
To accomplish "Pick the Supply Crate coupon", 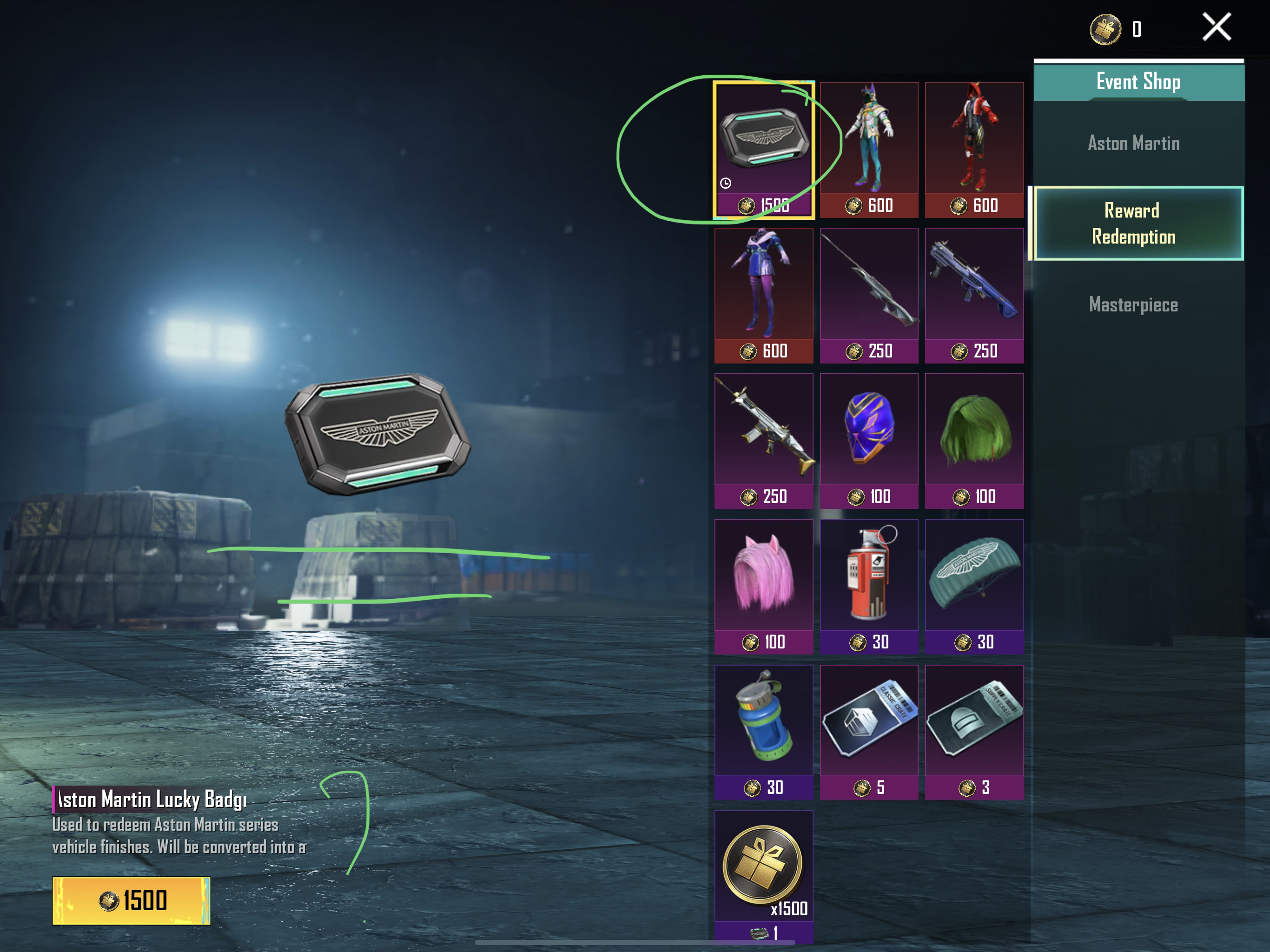I will coord(974,732).
